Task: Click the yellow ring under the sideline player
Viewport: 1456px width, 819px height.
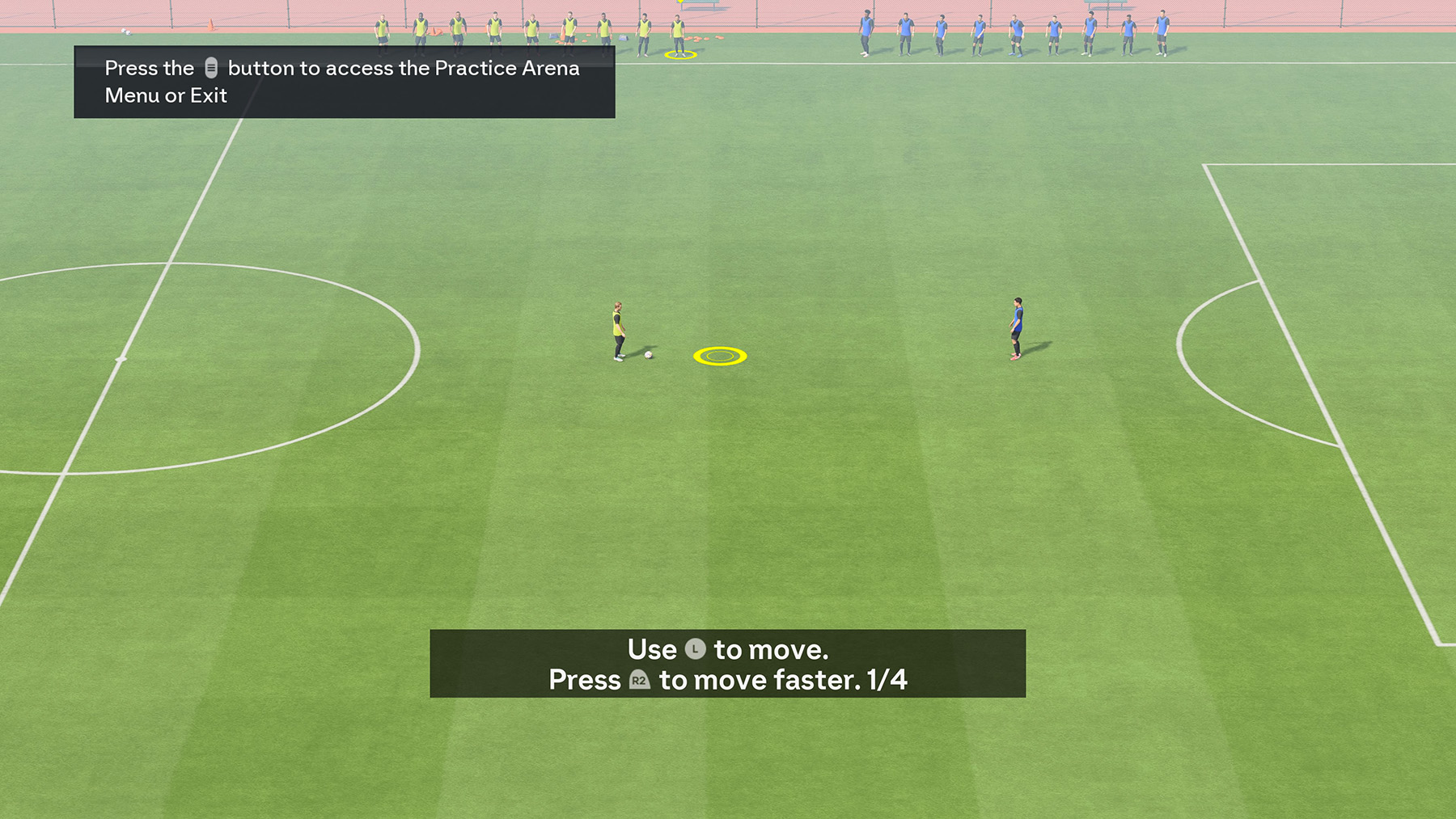Action: 679,55
